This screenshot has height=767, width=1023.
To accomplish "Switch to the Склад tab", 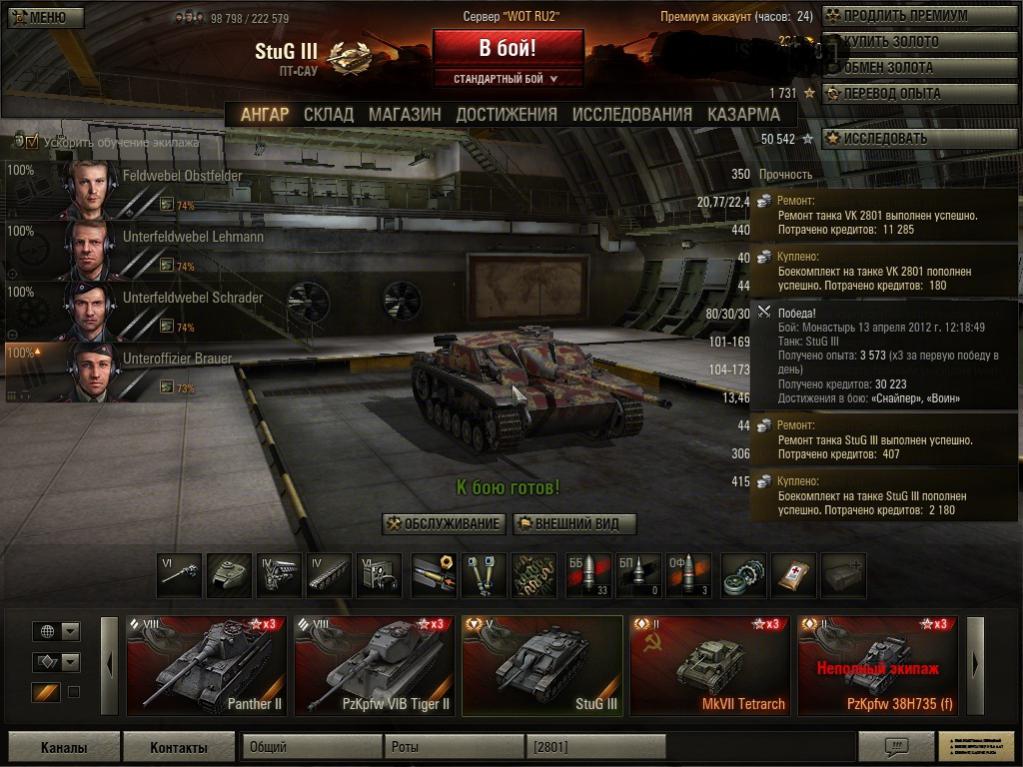I will 328,114.
